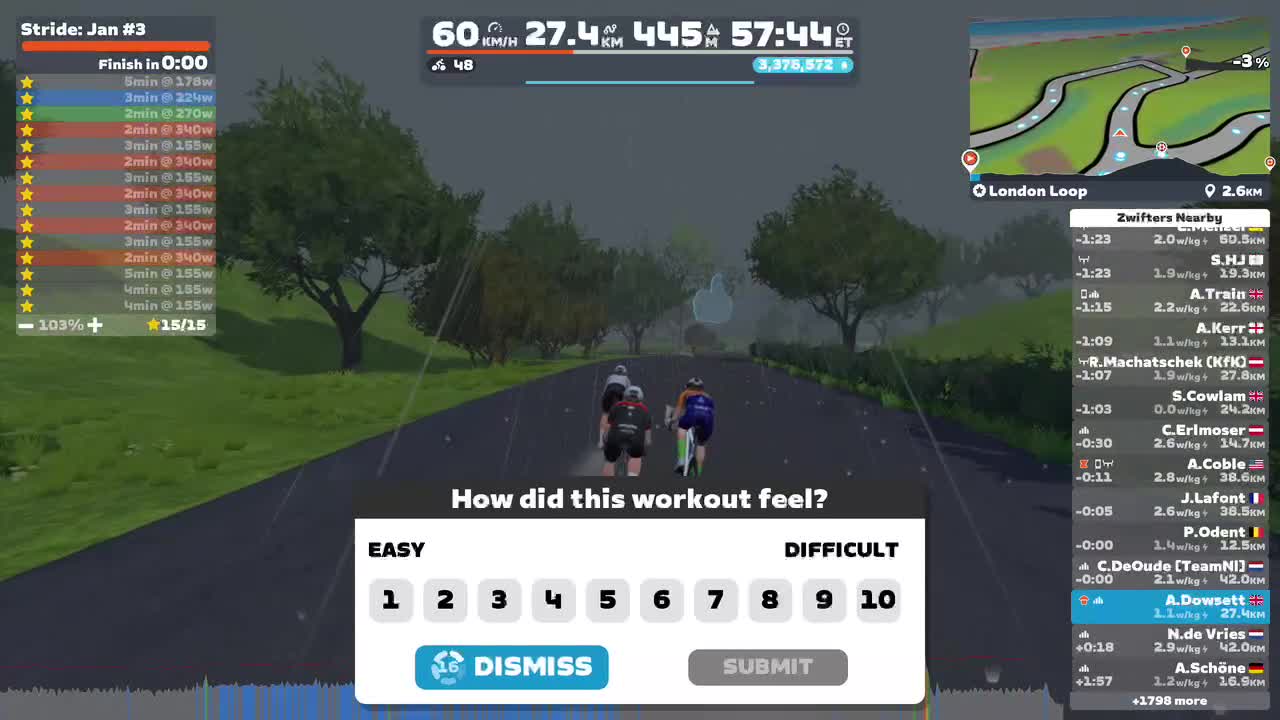Expand the +1798 more riders list

point(1170,700)
